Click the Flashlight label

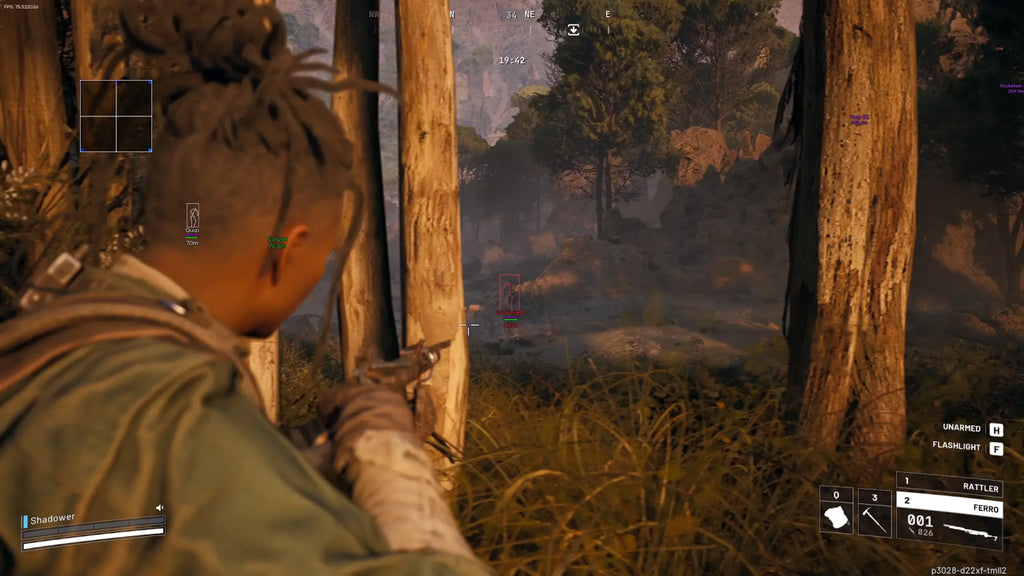point(956,446)
